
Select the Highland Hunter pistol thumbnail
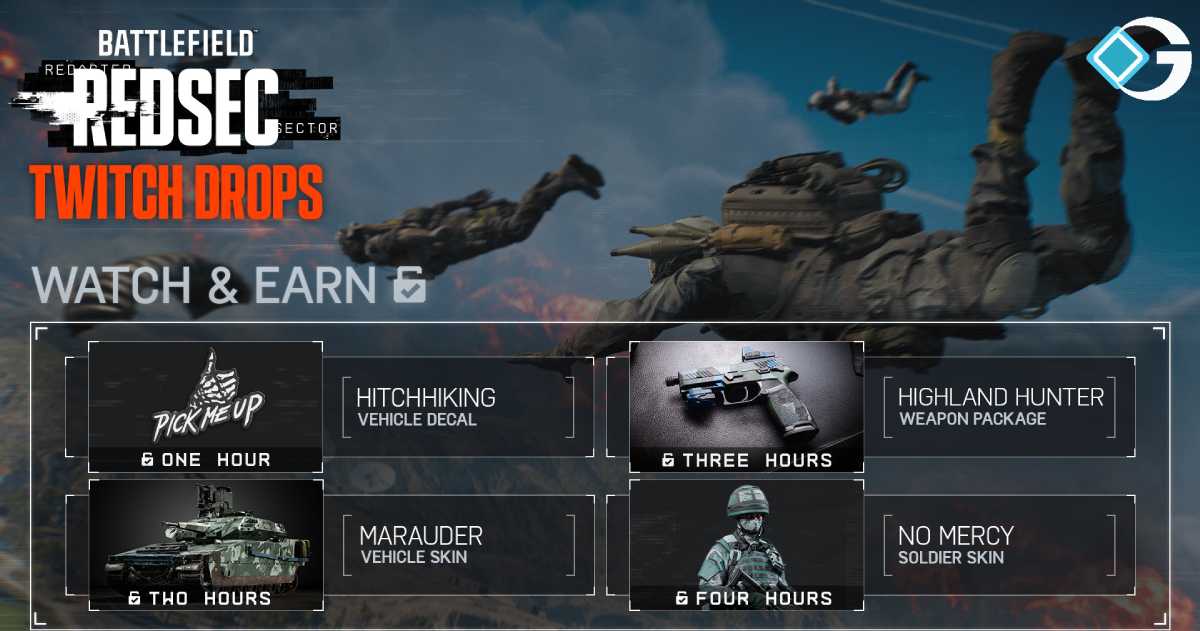pyautogui.click(x=746, y=397)
